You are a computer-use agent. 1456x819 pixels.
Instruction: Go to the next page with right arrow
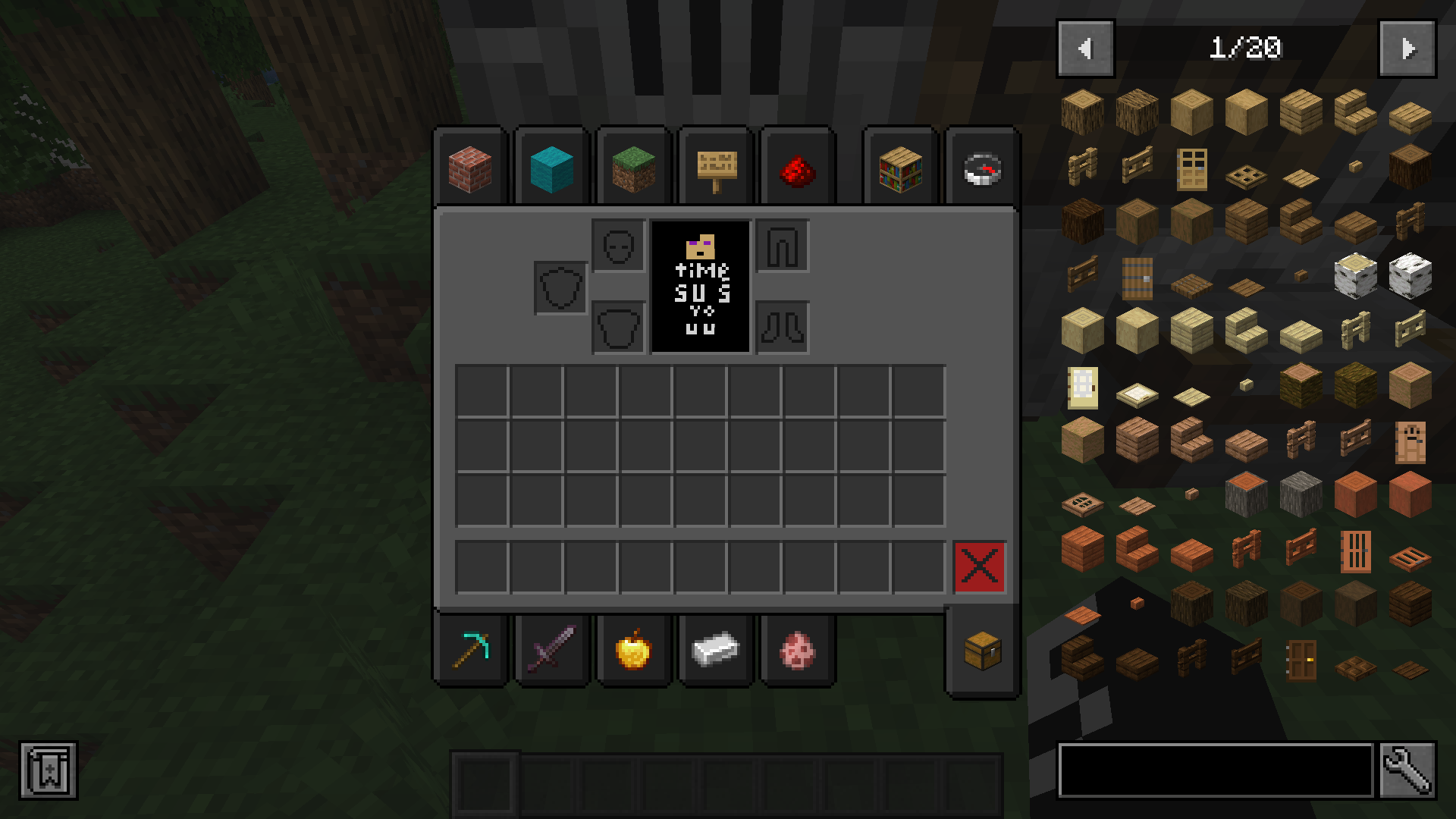[1407, 49]
